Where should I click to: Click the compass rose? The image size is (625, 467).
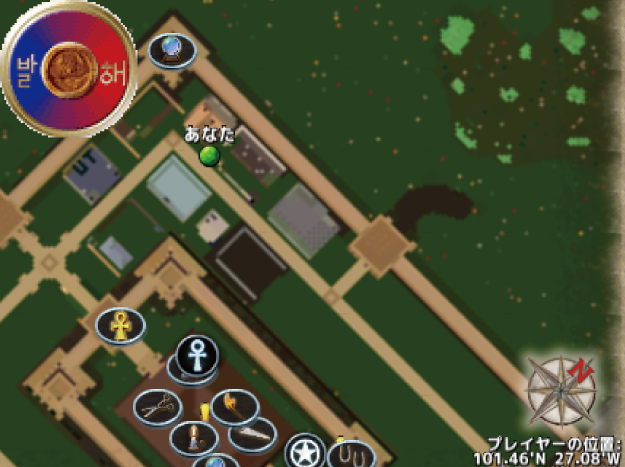coord(561,390)
